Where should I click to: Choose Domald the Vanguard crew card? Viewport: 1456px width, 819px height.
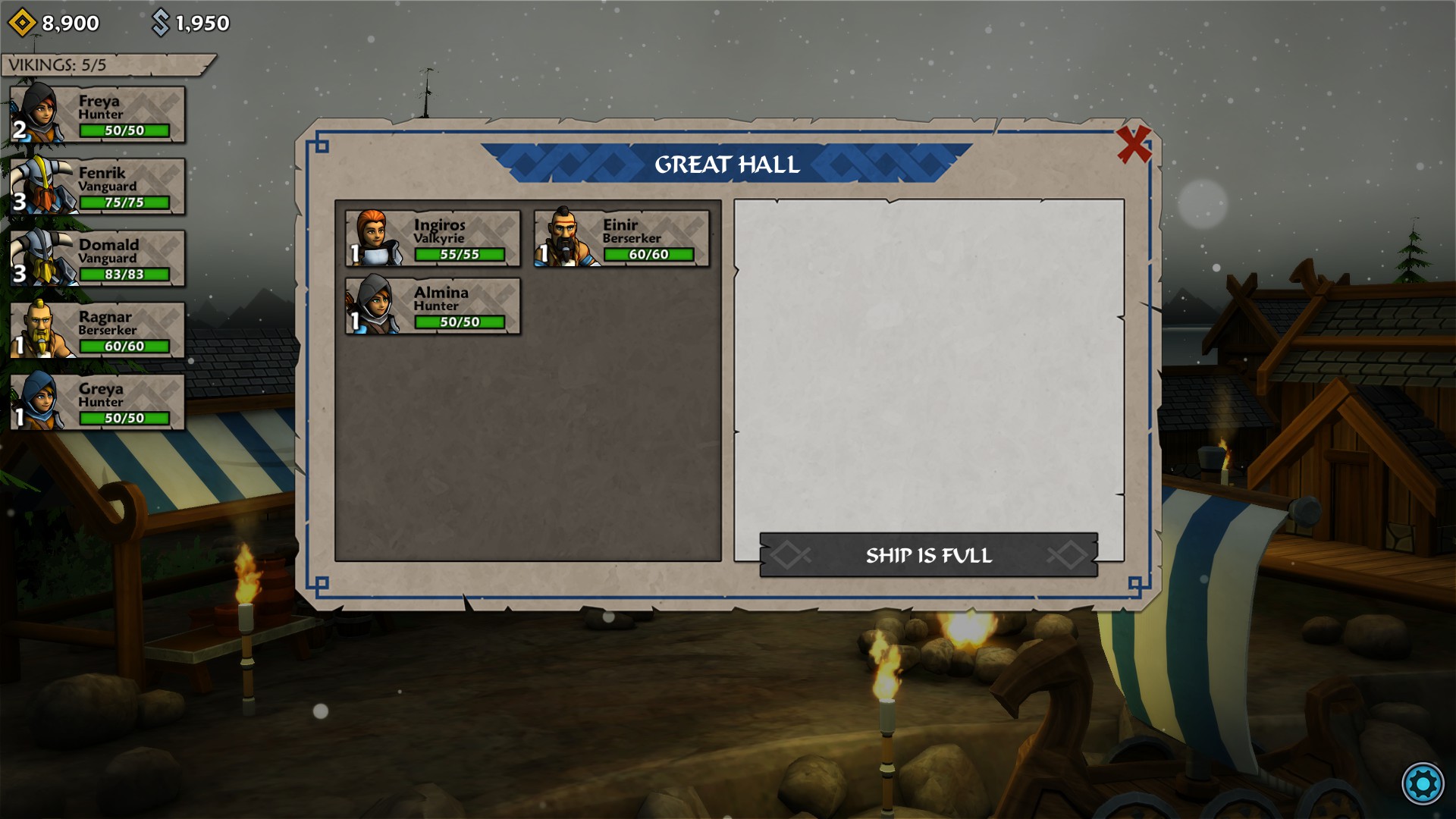[98, 259]
